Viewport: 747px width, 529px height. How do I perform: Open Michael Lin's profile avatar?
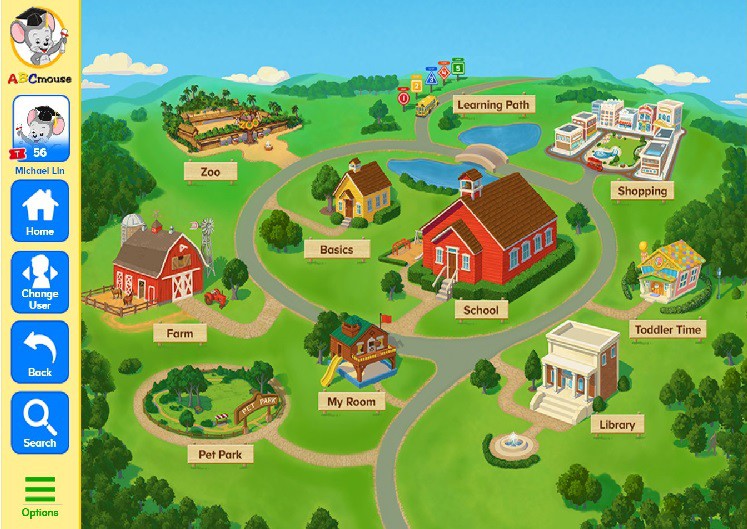click(40, 128)
